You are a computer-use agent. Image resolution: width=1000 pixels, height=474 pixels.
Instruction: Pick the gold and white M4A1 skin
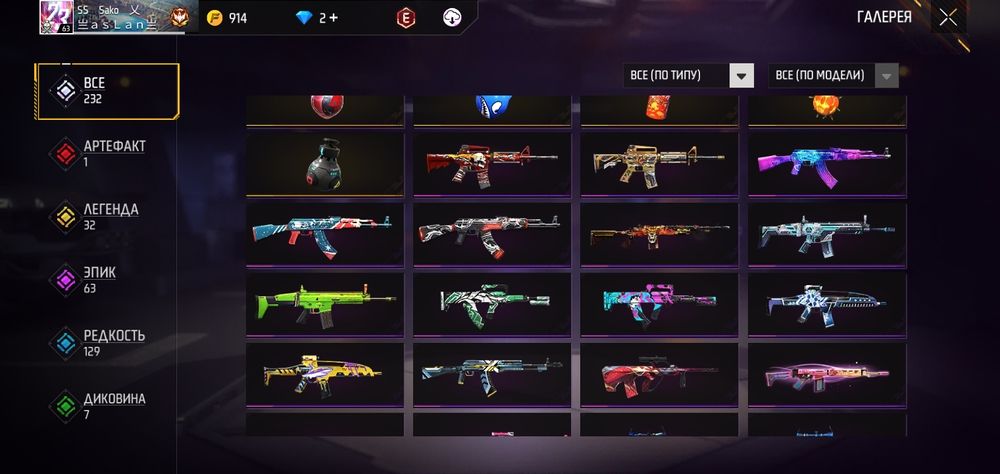pos(659,163)
